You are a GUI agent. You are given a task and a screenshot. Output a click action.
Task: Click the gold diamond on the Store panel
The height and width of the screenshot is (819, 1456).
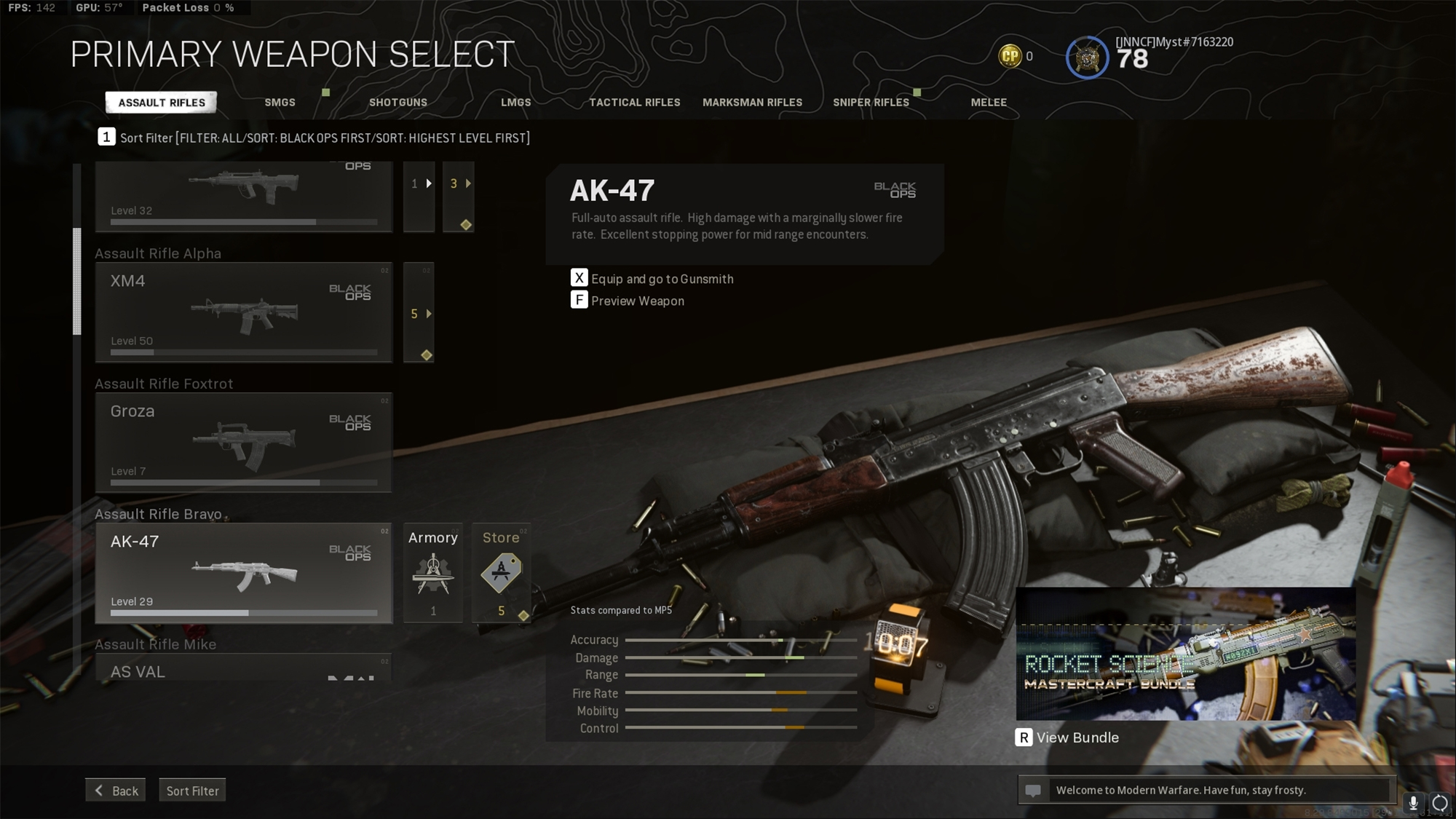pyautogui.click(x=522, y=616)
